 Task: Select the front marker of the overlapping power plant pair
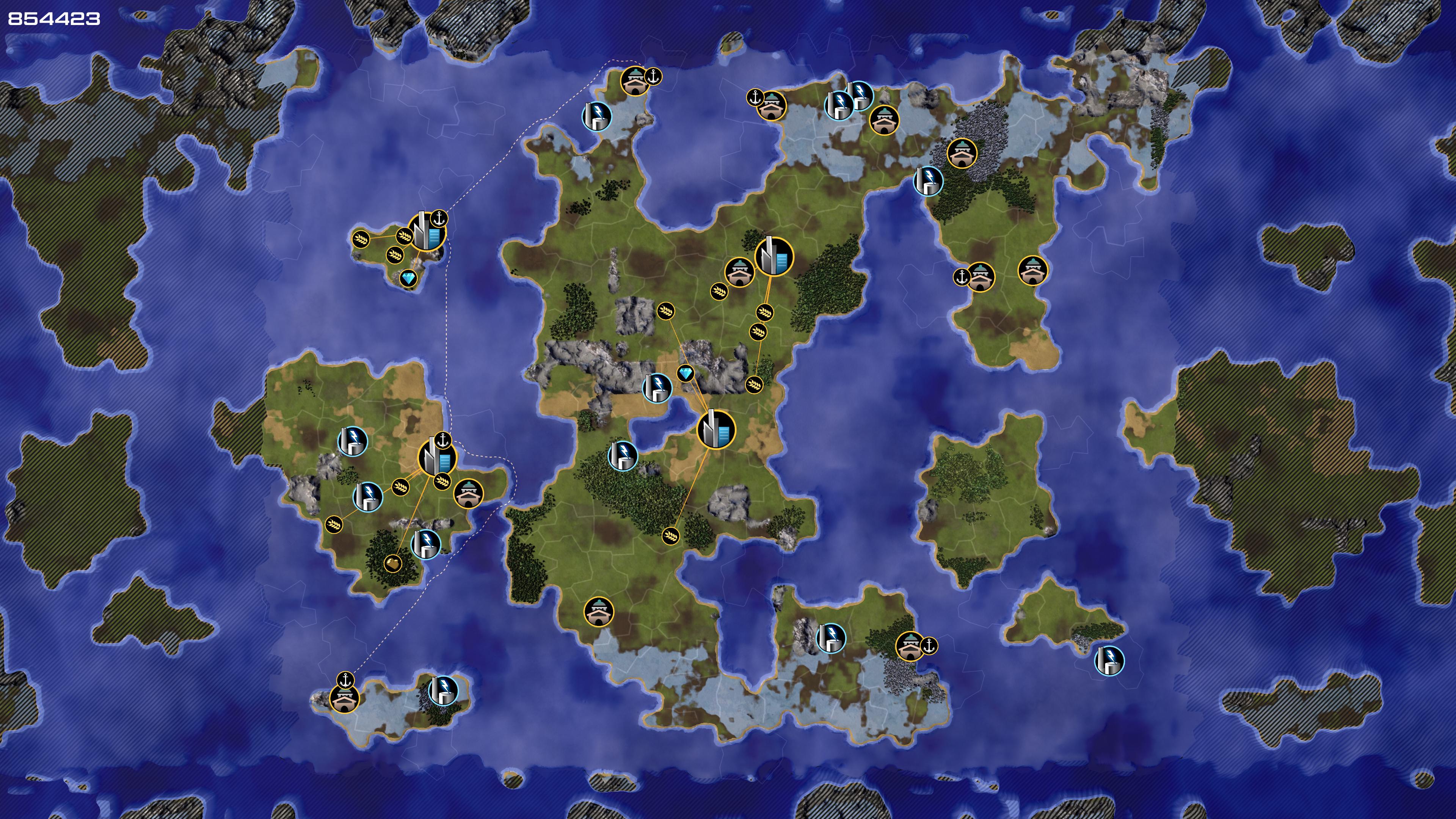pyautogui.click(x=839, y=105)
